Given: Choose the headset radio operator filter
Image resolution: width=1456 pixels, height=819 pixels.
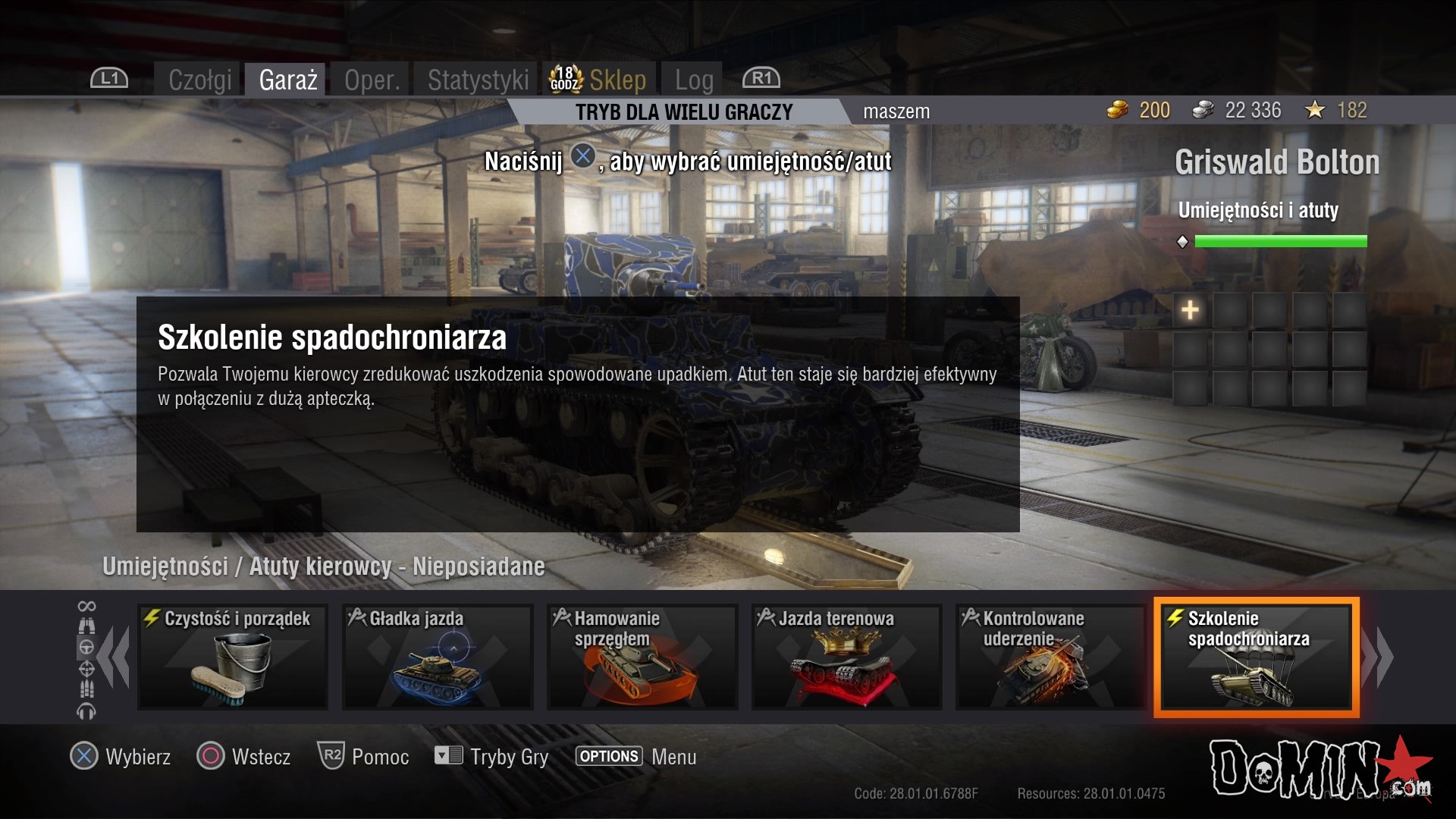Looking at the screenshot, I should coord(86,711).
